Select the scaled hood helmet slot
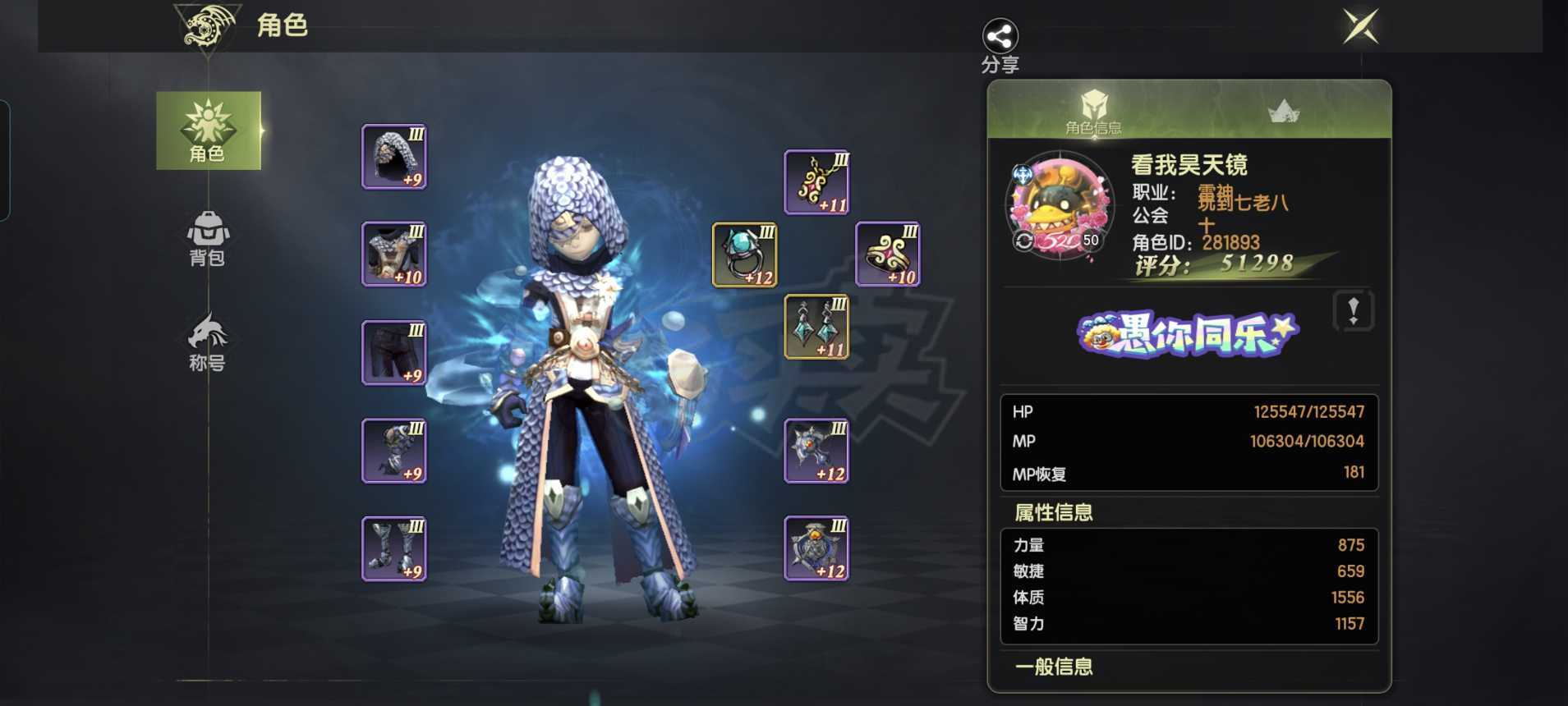The width and height of the screenshot is (1568, 706). (x=394, y=157)
